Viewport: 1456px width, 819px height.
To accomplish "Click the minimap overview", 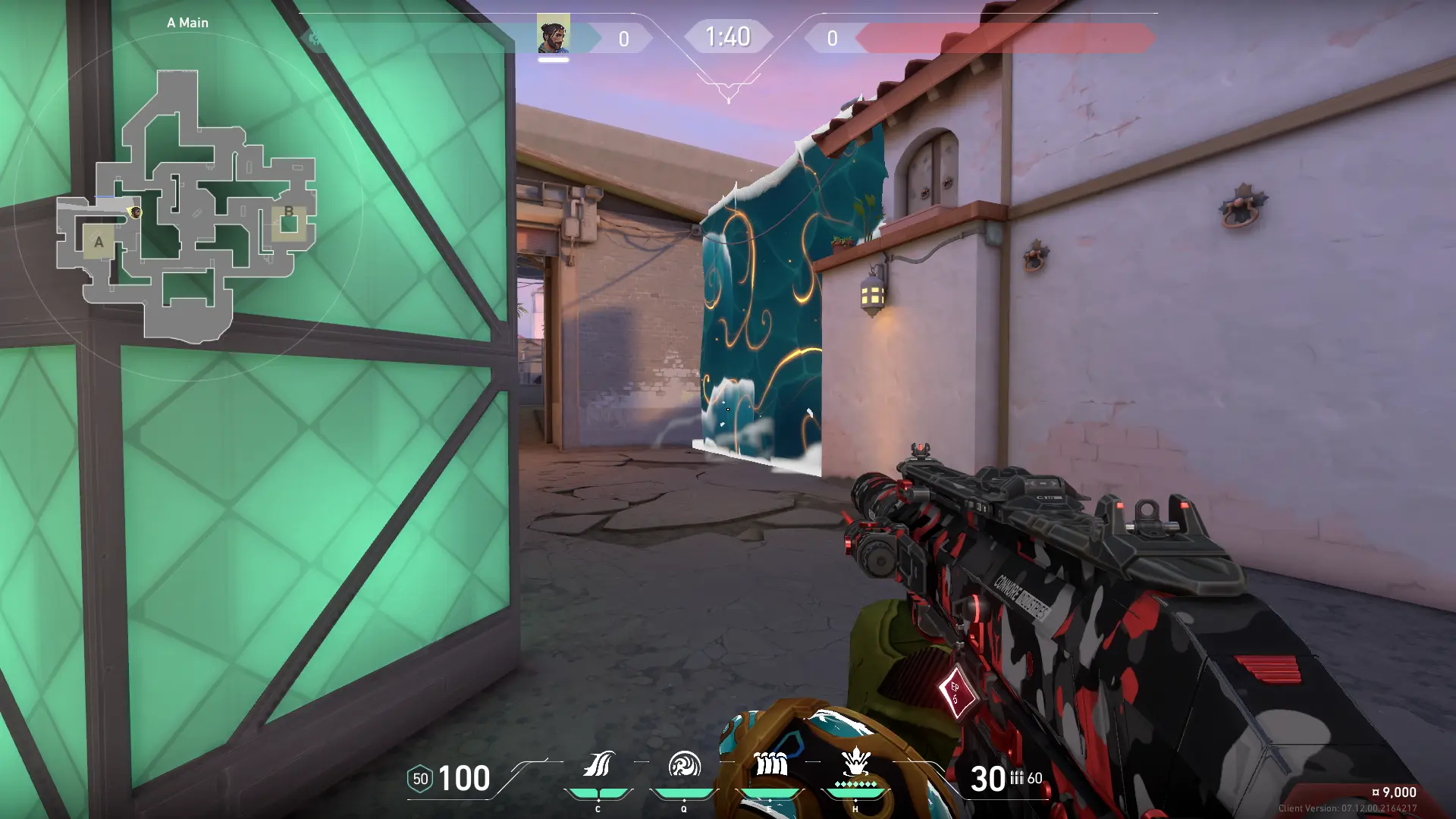I will (187, 205).
